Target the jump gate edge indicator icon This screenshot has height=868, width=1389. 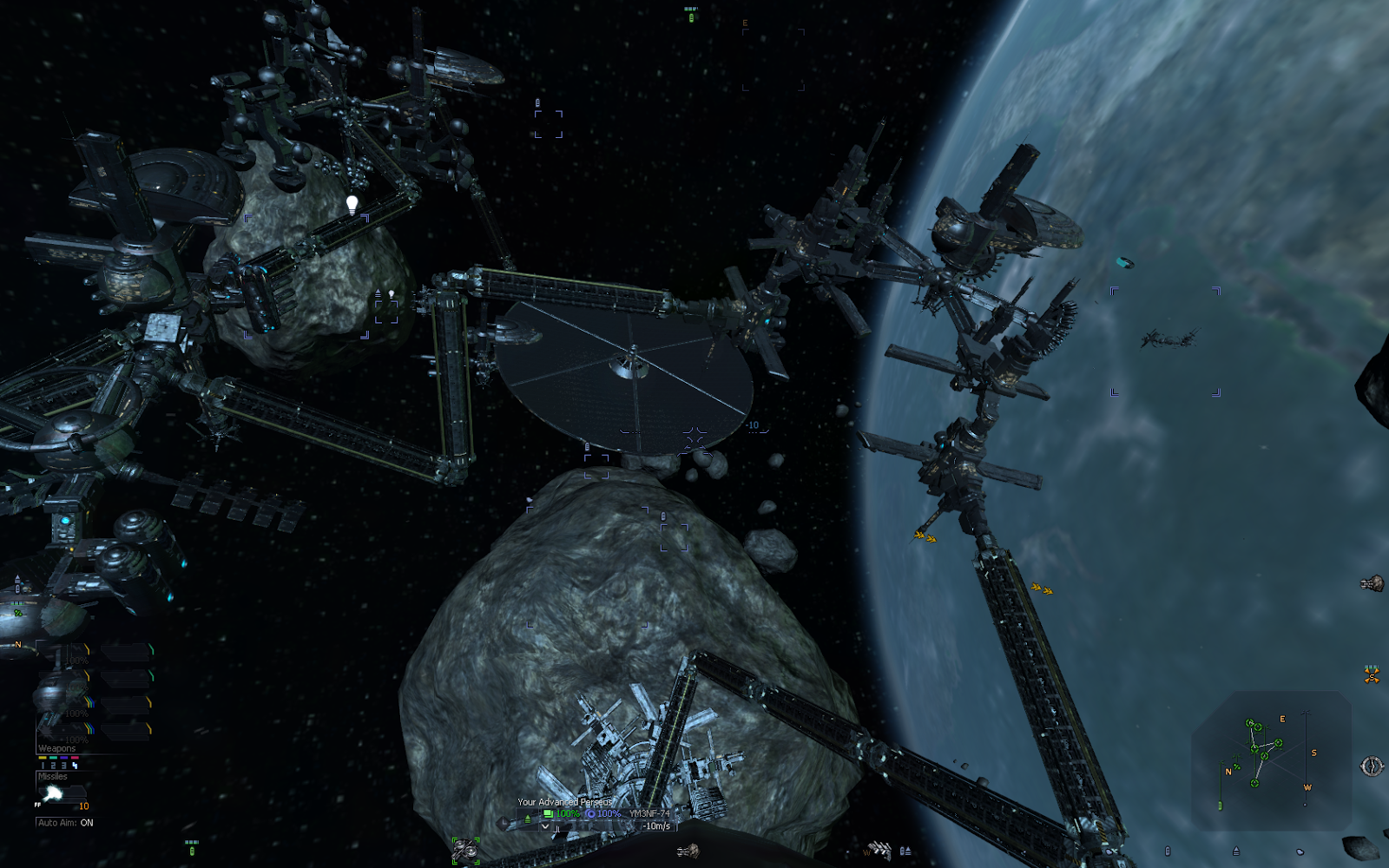click(x=1372, y=766)
